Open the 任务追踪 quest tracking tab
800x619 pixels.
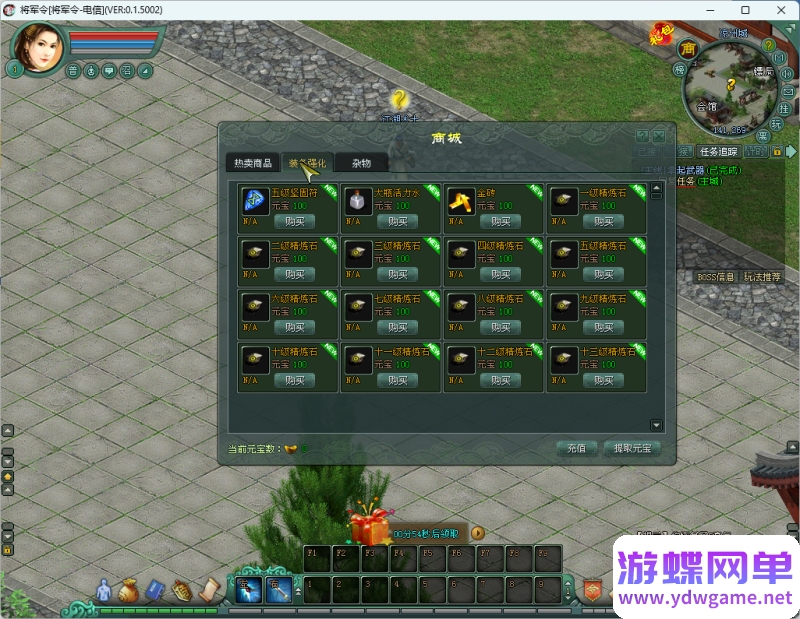718,152
